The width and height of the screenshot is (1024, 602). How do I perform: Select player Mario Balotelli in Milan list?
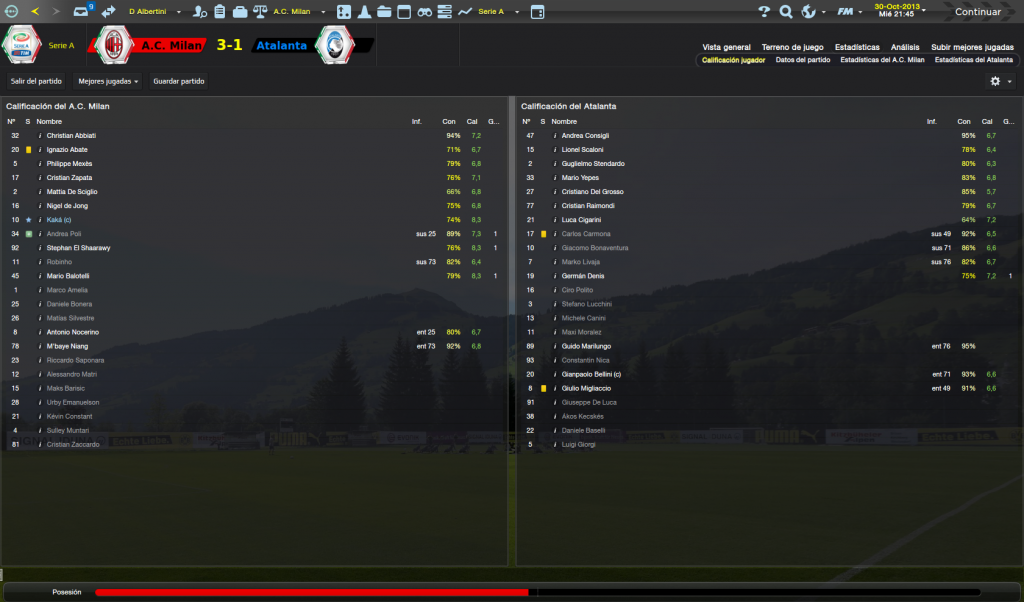68,276
